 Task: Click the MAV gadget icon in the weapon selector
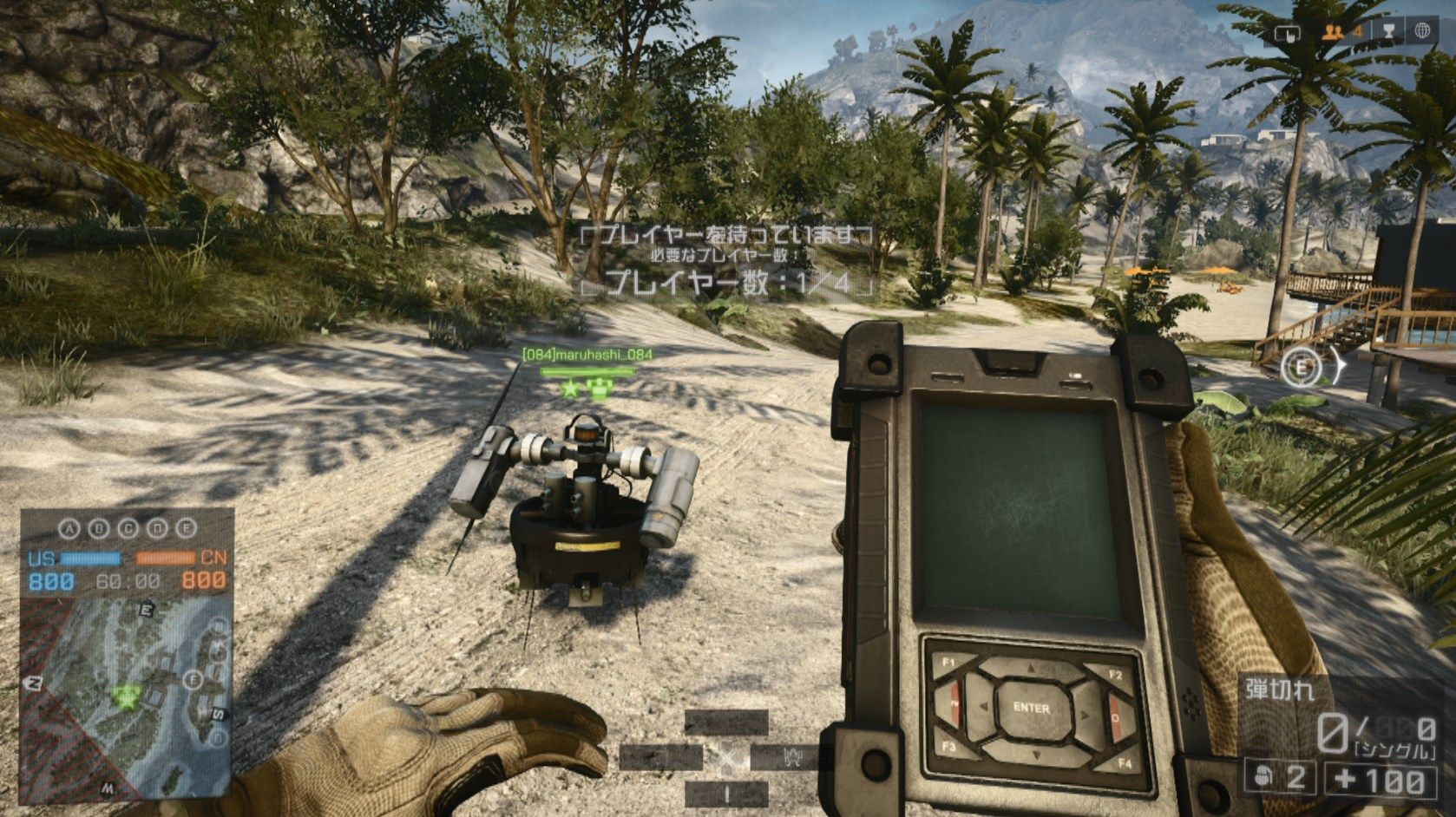[x=794, y=756]
